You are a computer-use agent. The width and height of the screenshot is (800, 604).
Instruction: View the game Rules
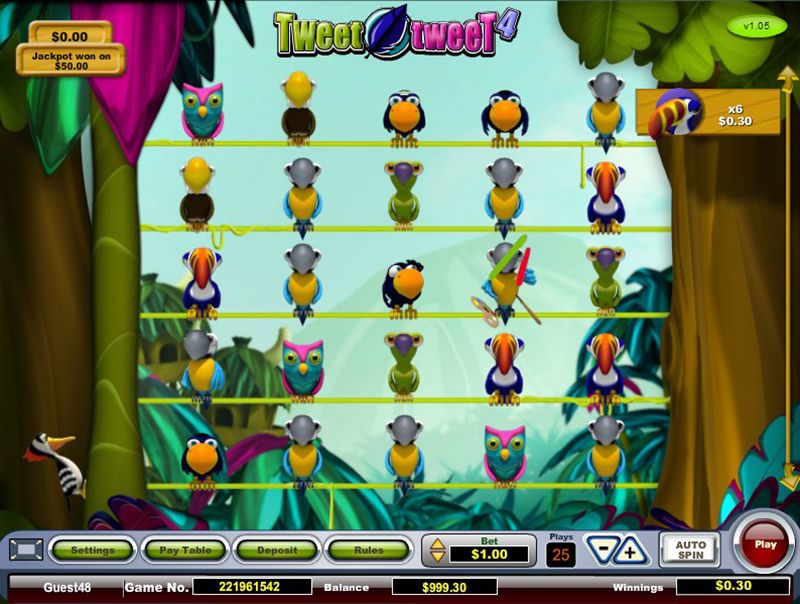[368, 550]
